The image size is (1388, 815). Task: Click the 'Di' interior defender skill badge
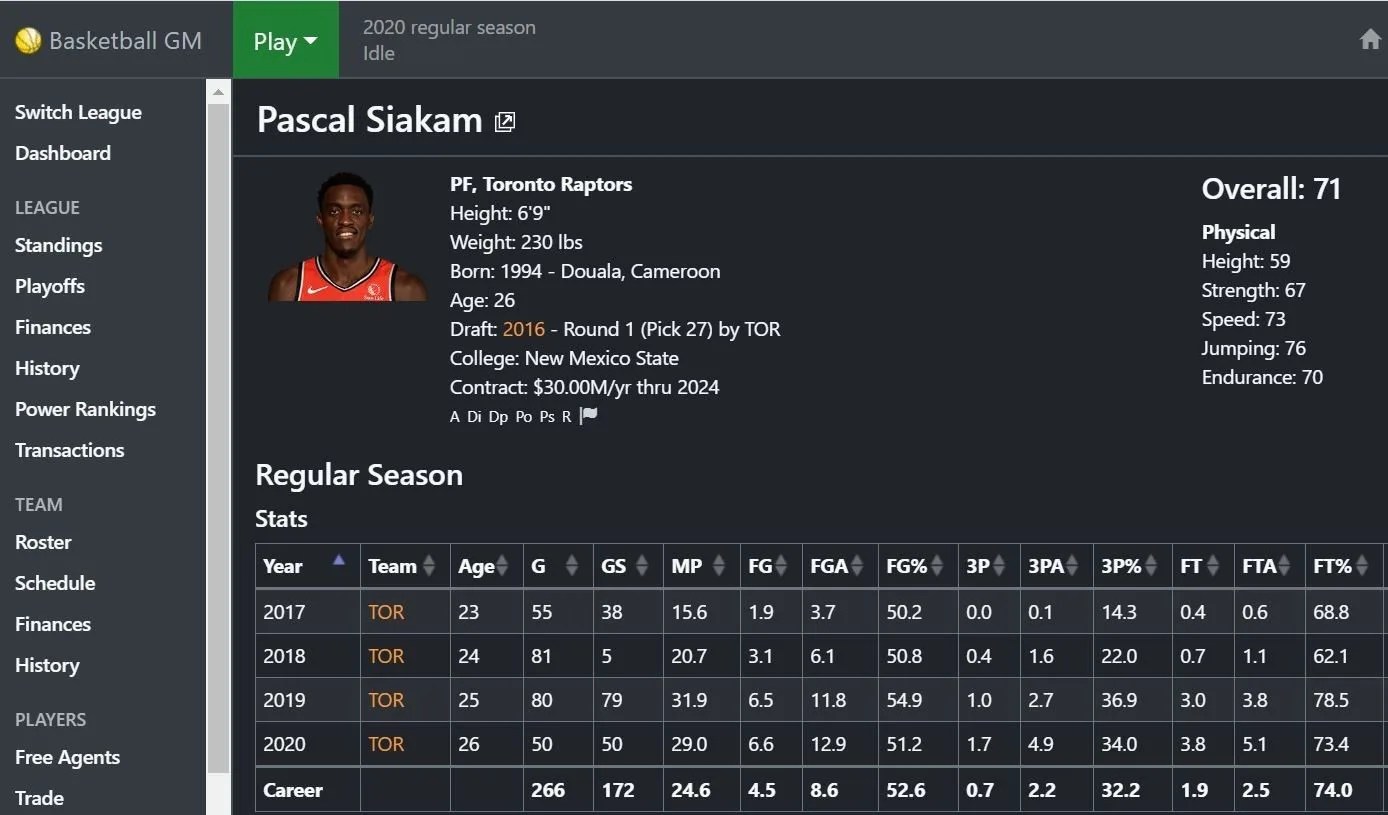point(474,416)
